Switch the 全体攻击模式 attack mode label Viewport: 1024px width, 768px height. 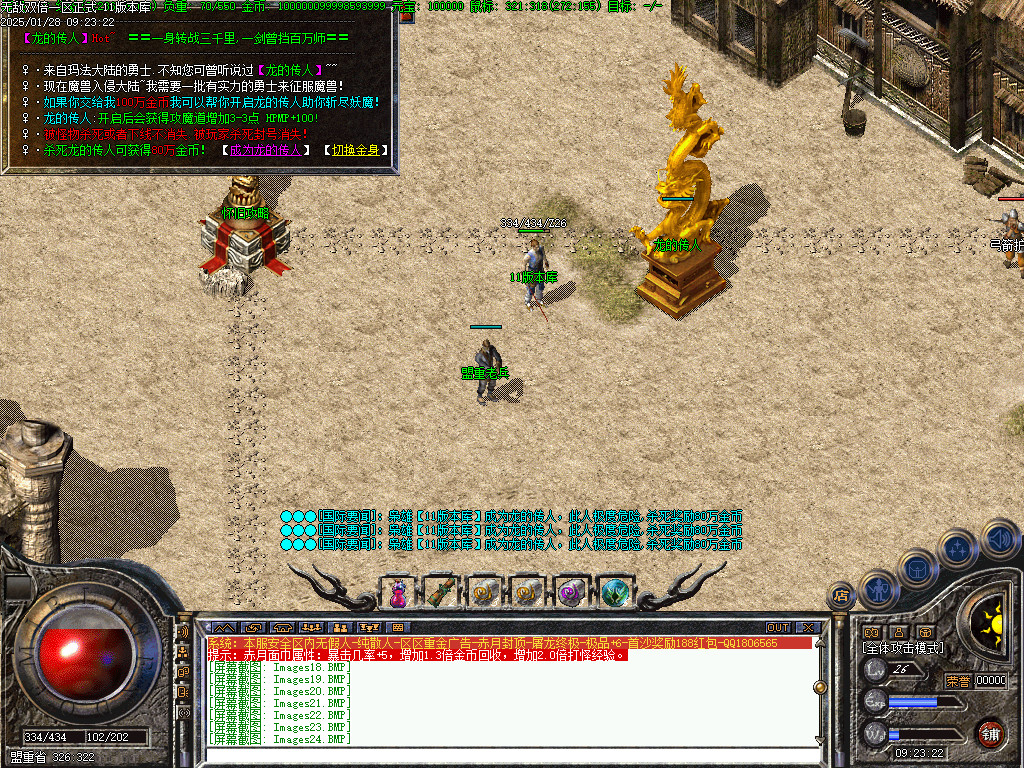coord(903,648)
